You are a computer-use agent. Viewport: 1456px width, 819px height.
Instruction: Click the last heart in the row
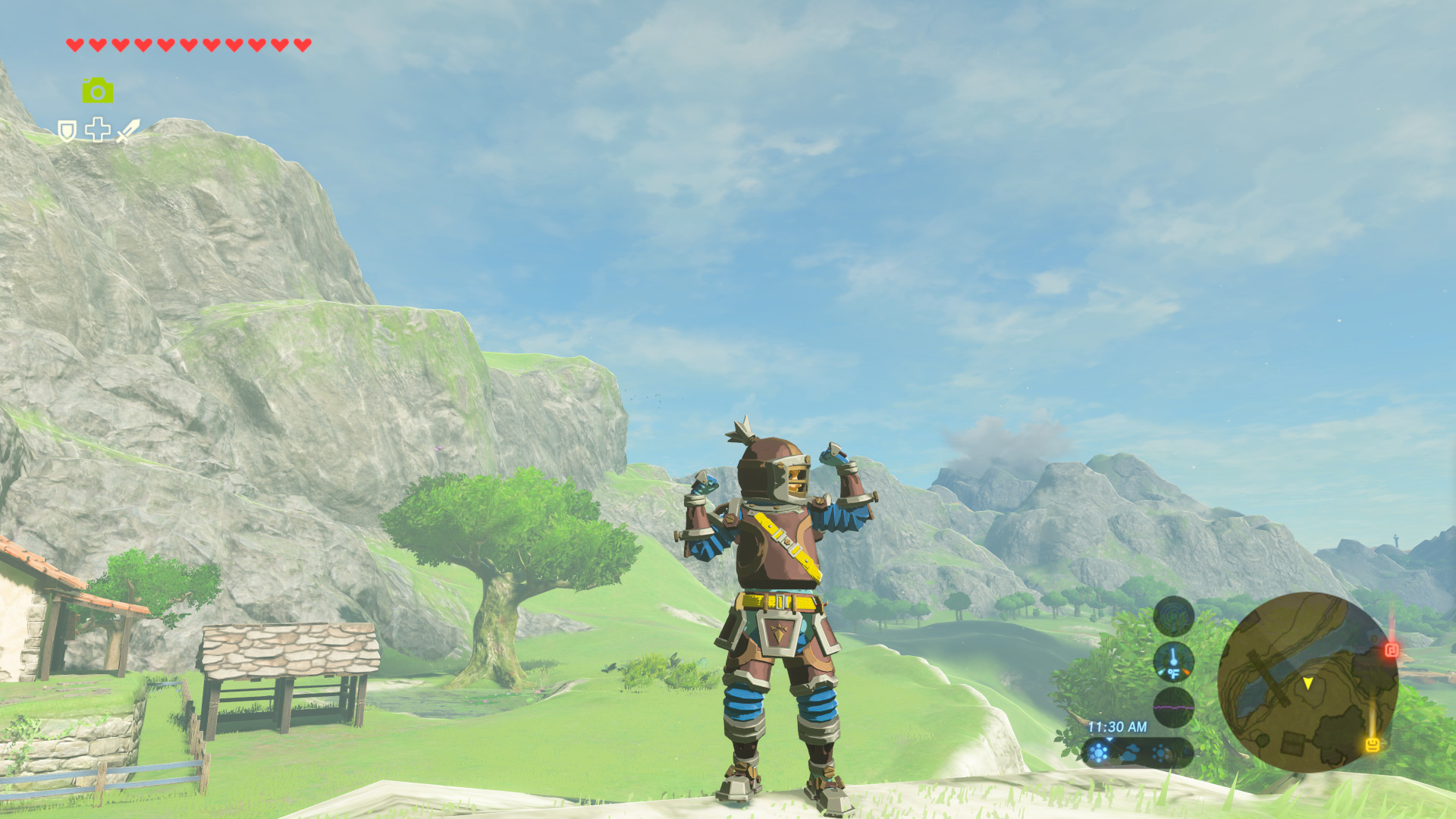point(302,45)
